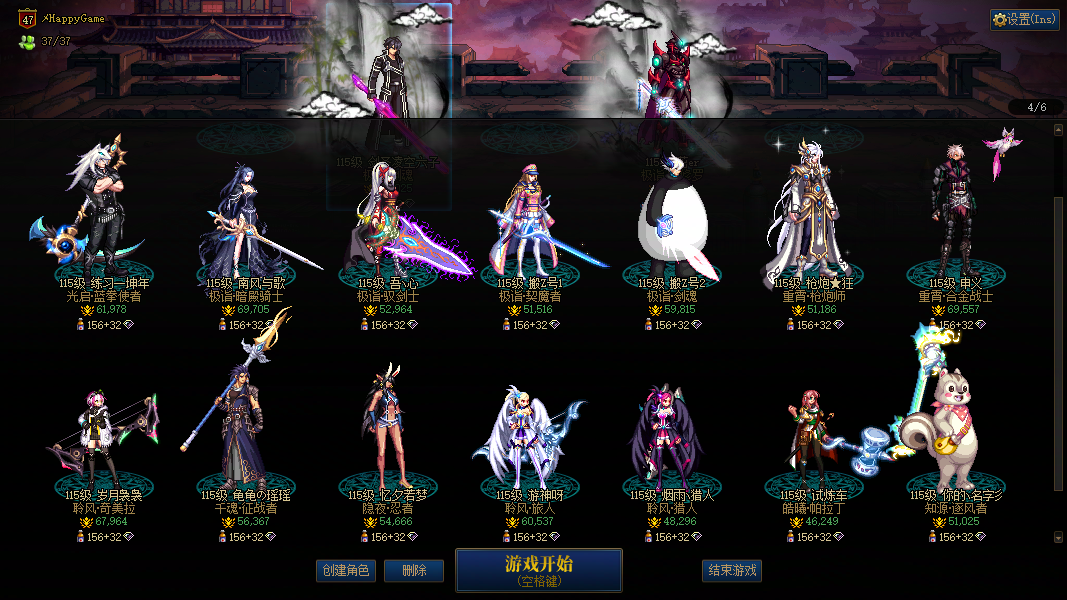Open the 设置 settings button
Image resolution: width=1067 pixels, height=600 pixels.
(1025, 19)
